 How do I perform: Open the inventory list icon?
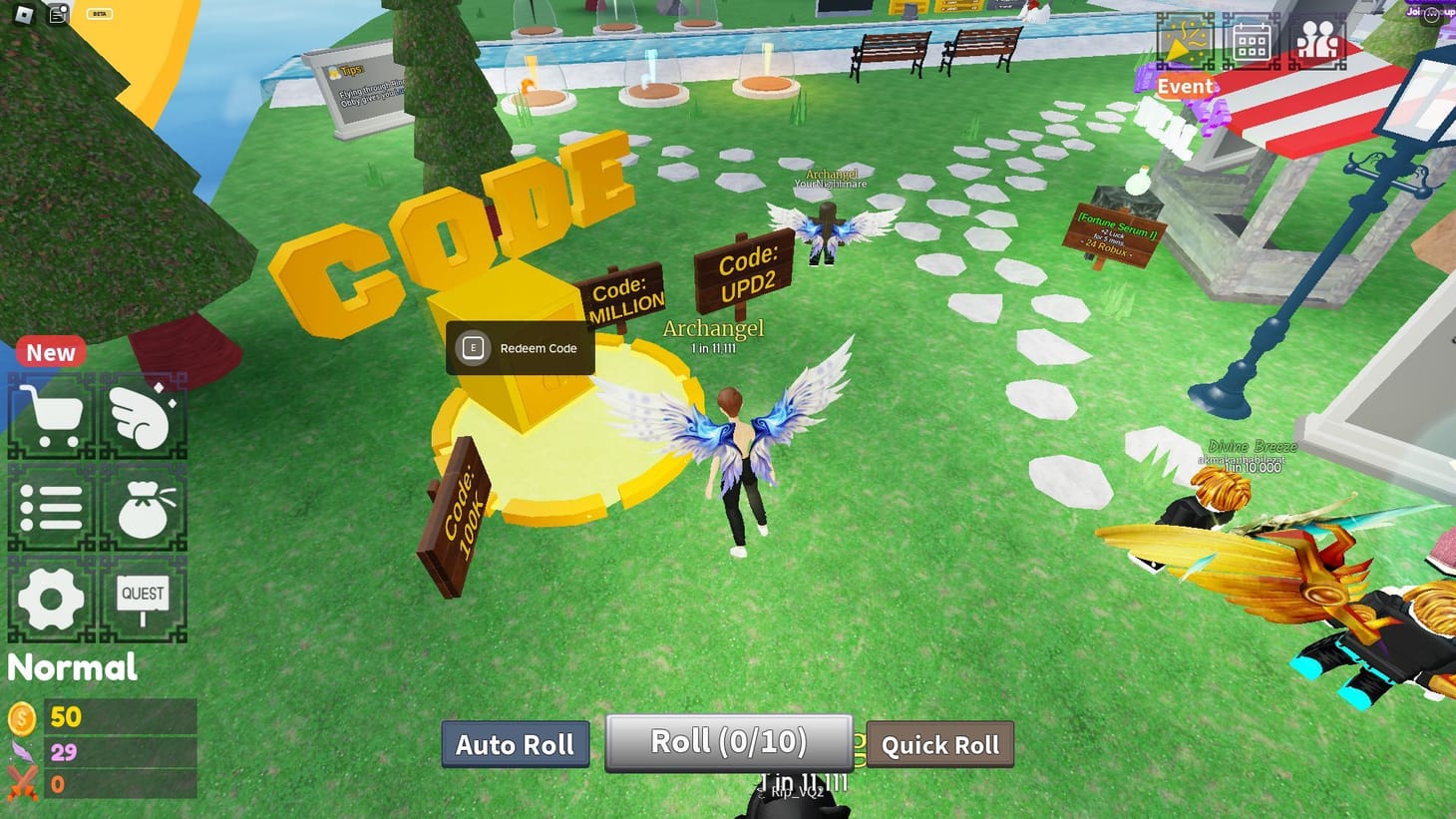point(52,507)
